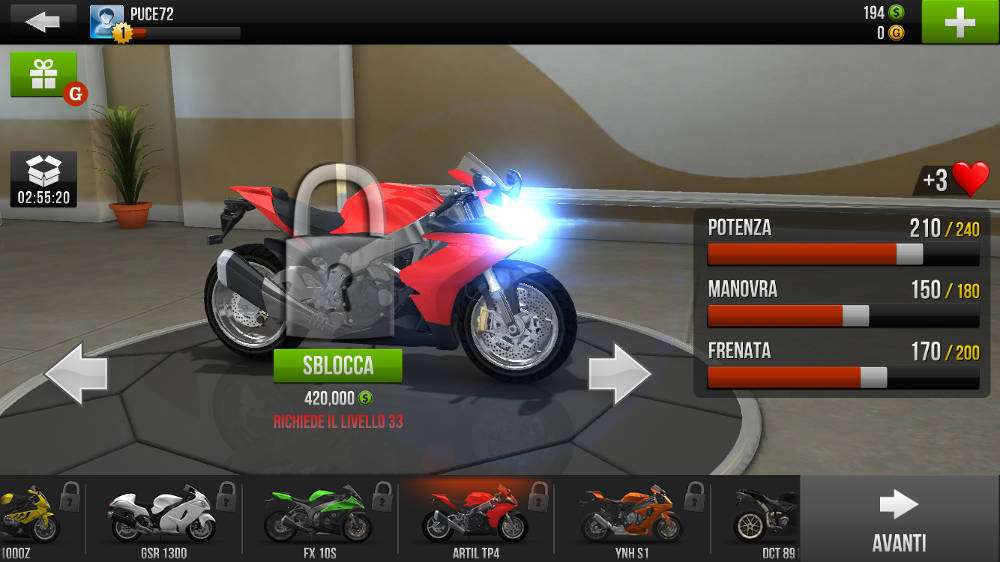Screen dimensions: 1000x562
Task: Open the timed crate with countdown
Action: tap(44, 179)
